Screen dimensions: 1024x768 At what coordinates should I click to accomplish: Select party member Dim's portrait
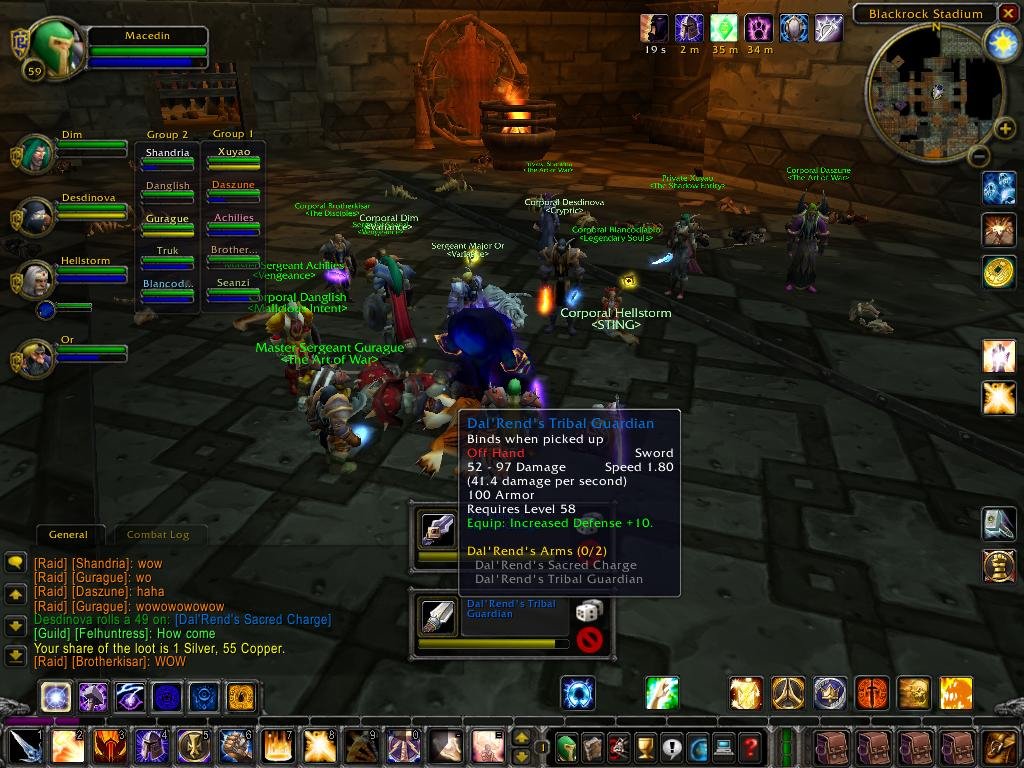coord(37,154)
